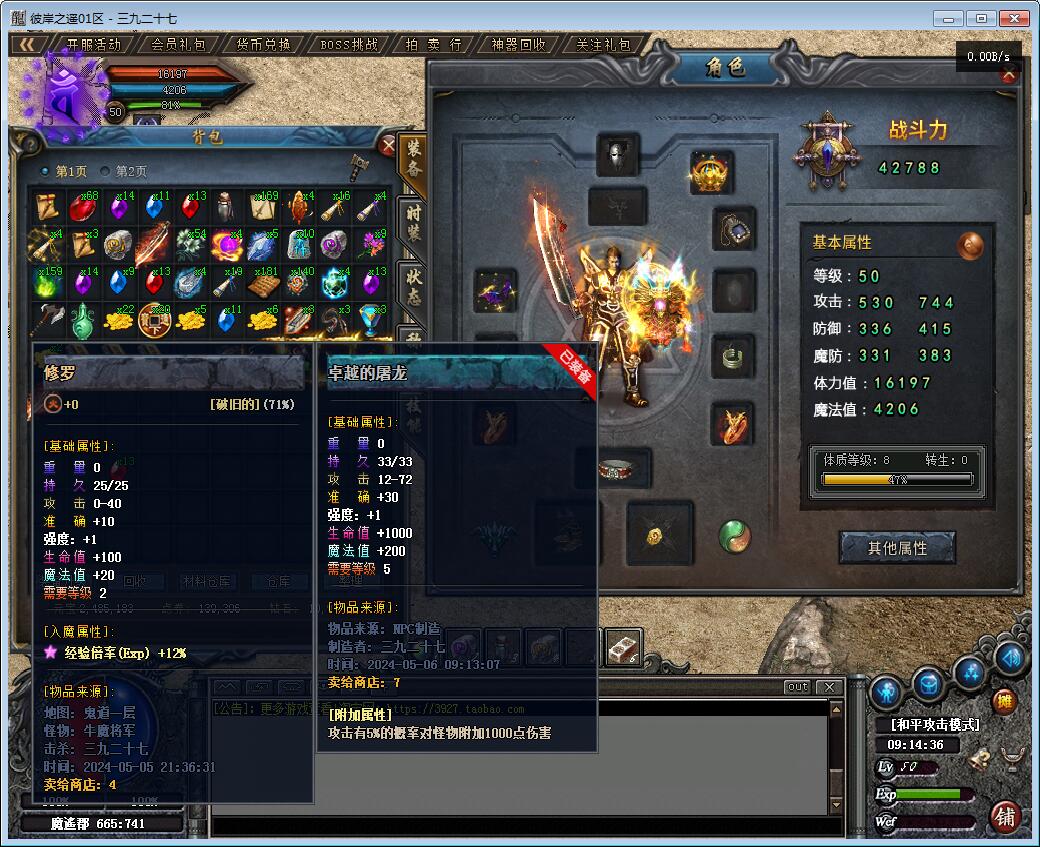The image size is (1040, 847).
Task: Click the chat panel's out button
Action: coord(797,687)
